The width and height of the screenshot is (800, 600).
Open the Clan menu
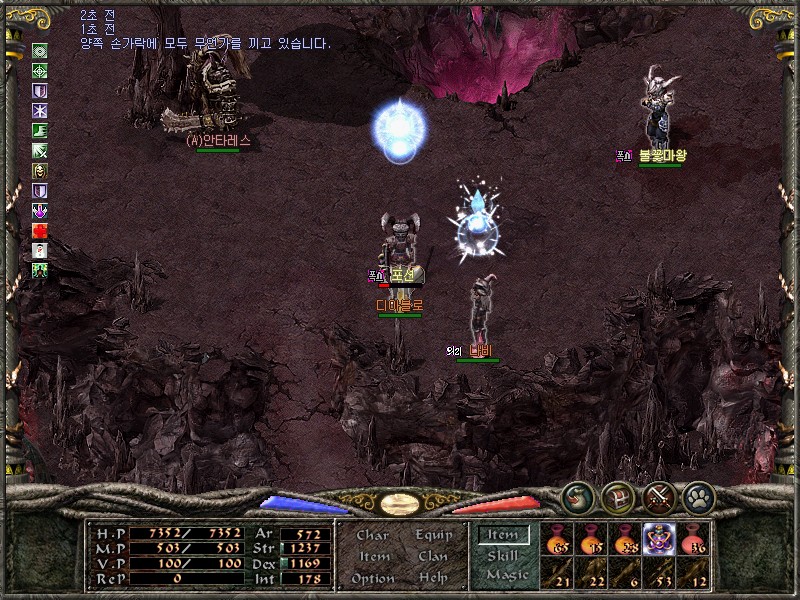pyautogui.click(x=433, y=556)
